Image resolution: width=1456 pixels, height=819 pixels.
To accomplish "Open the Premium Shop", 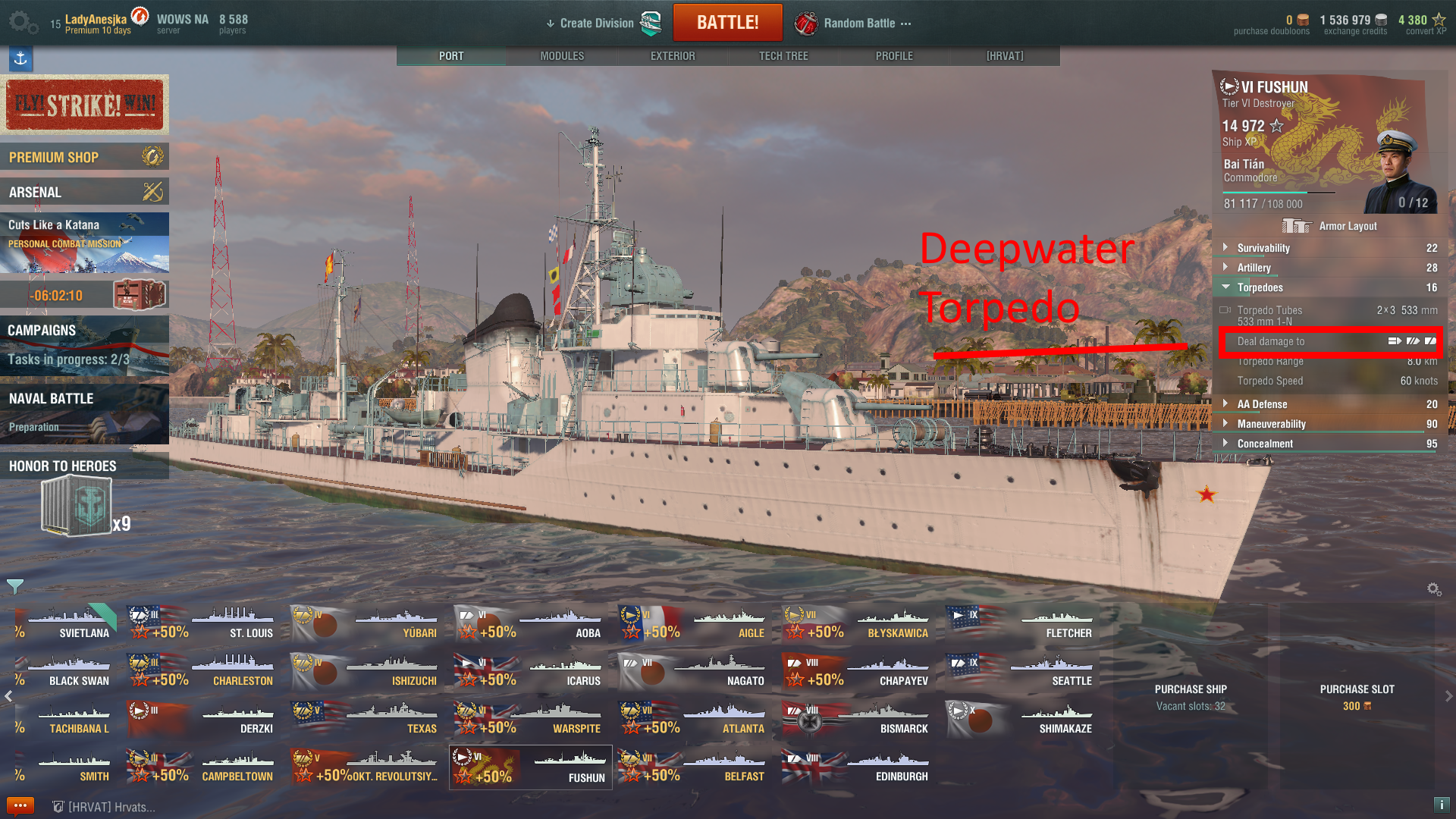I will pos(84,157).
